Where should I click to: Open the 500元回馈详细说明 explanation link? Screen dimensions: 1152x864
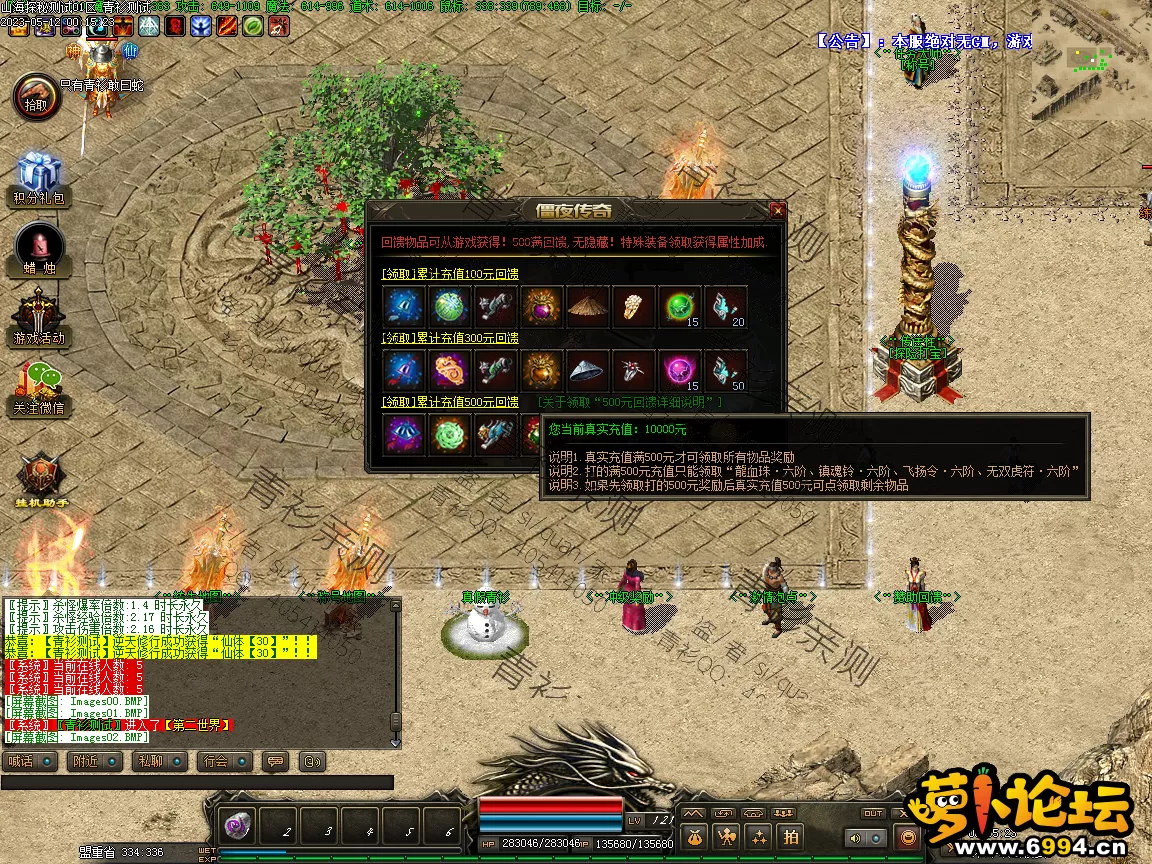[630, 402]
